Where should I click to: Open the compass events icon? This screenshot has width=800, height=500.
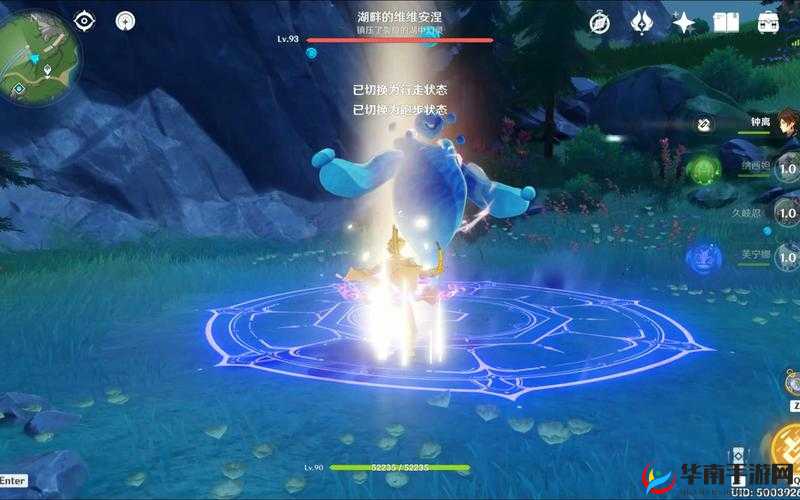click(x=600, y=22)
